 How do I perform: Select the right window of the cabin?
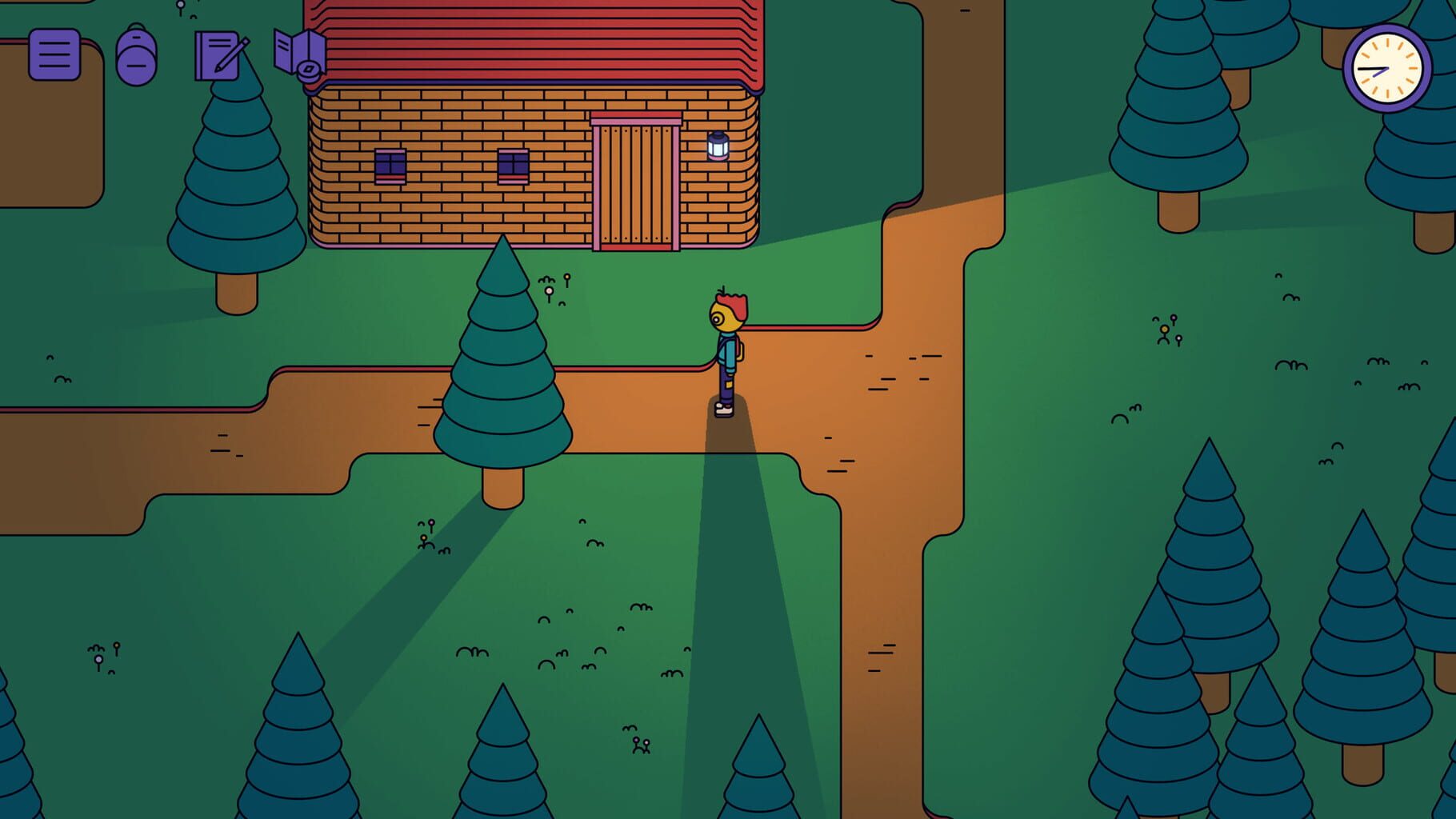point(514,164)
